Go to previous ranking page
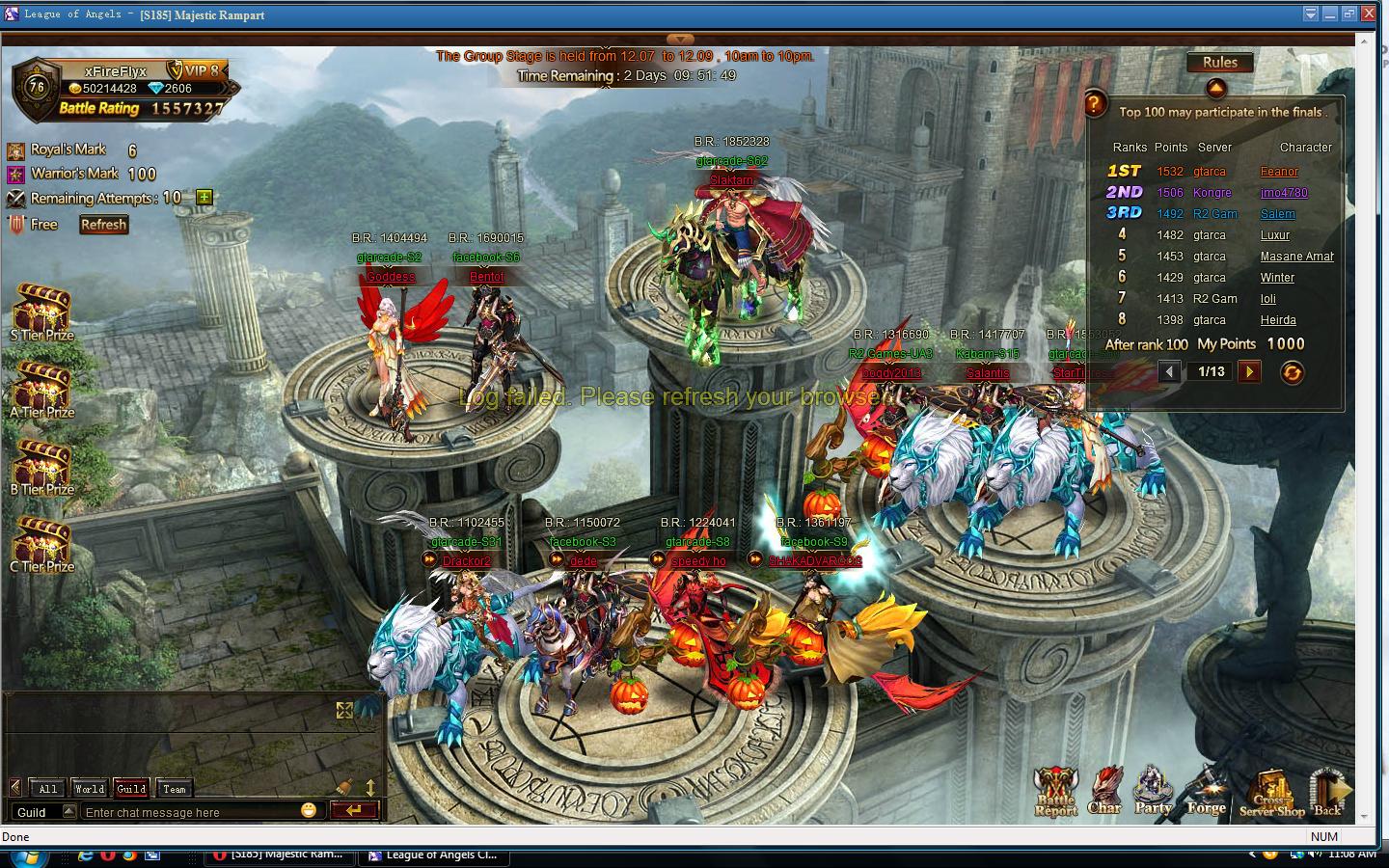The height and width of the screenshot is (868, 1389). (x=1169, y=371)
